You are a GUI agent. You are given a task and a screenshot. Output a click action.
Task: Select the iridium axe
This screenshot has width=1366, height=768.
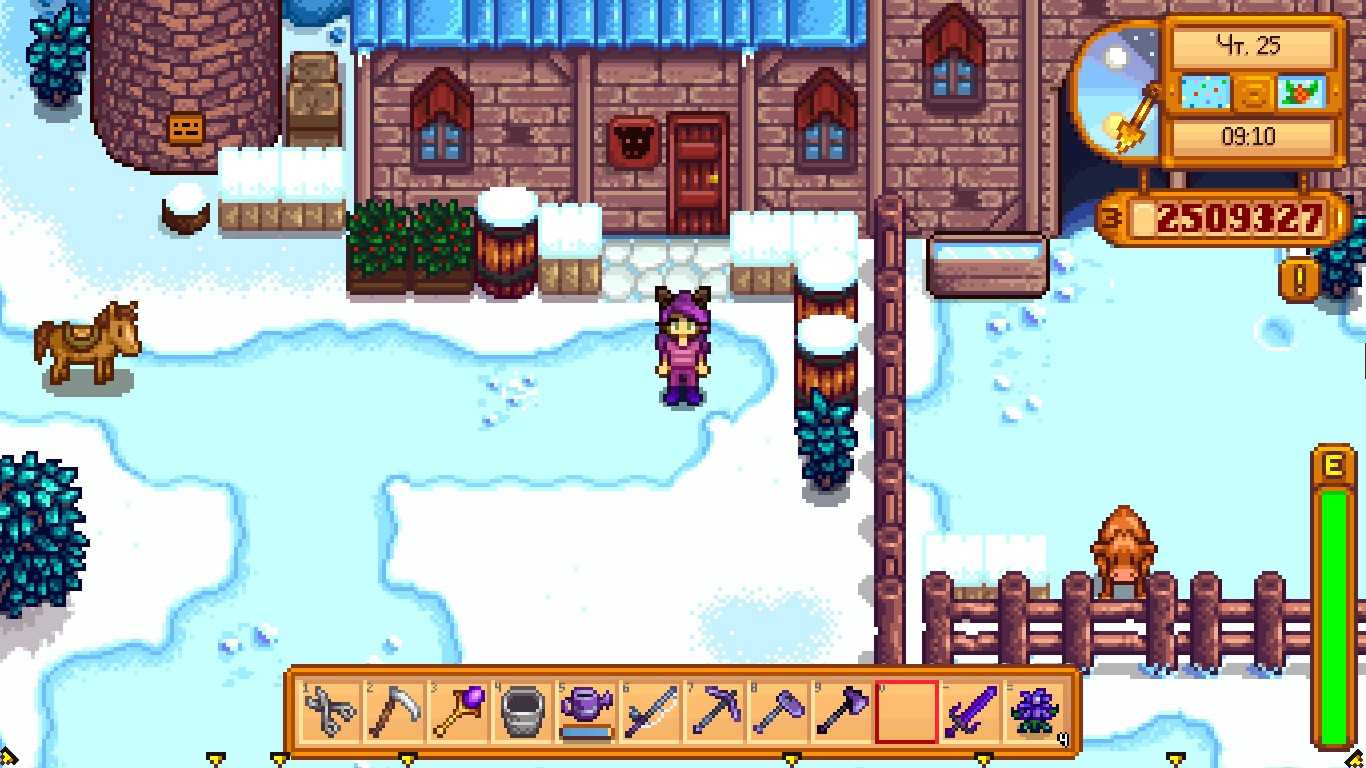click(843, 712)
